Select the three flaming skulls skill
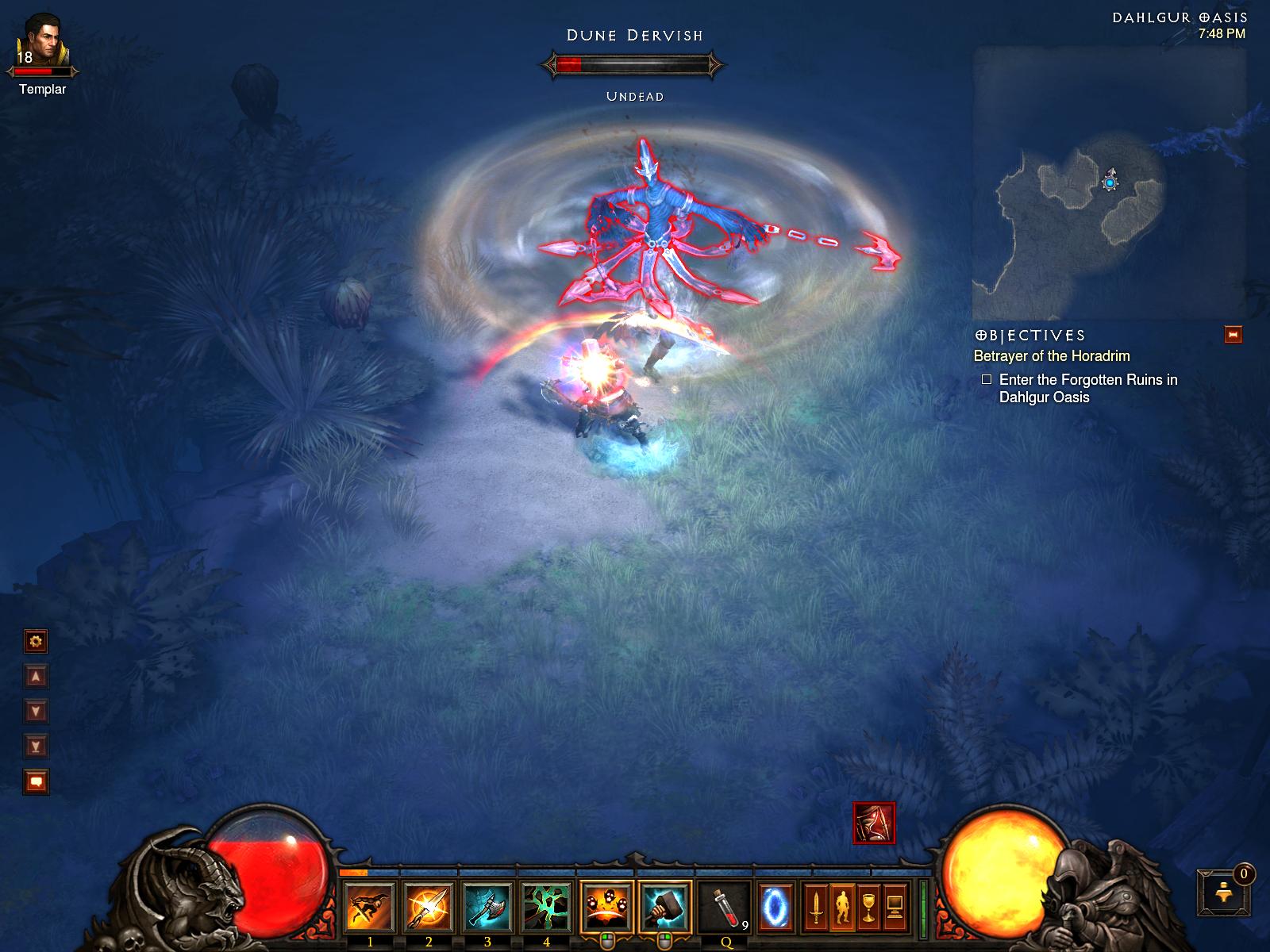This screenshot has width=1270, height=952. coord(606,907)
